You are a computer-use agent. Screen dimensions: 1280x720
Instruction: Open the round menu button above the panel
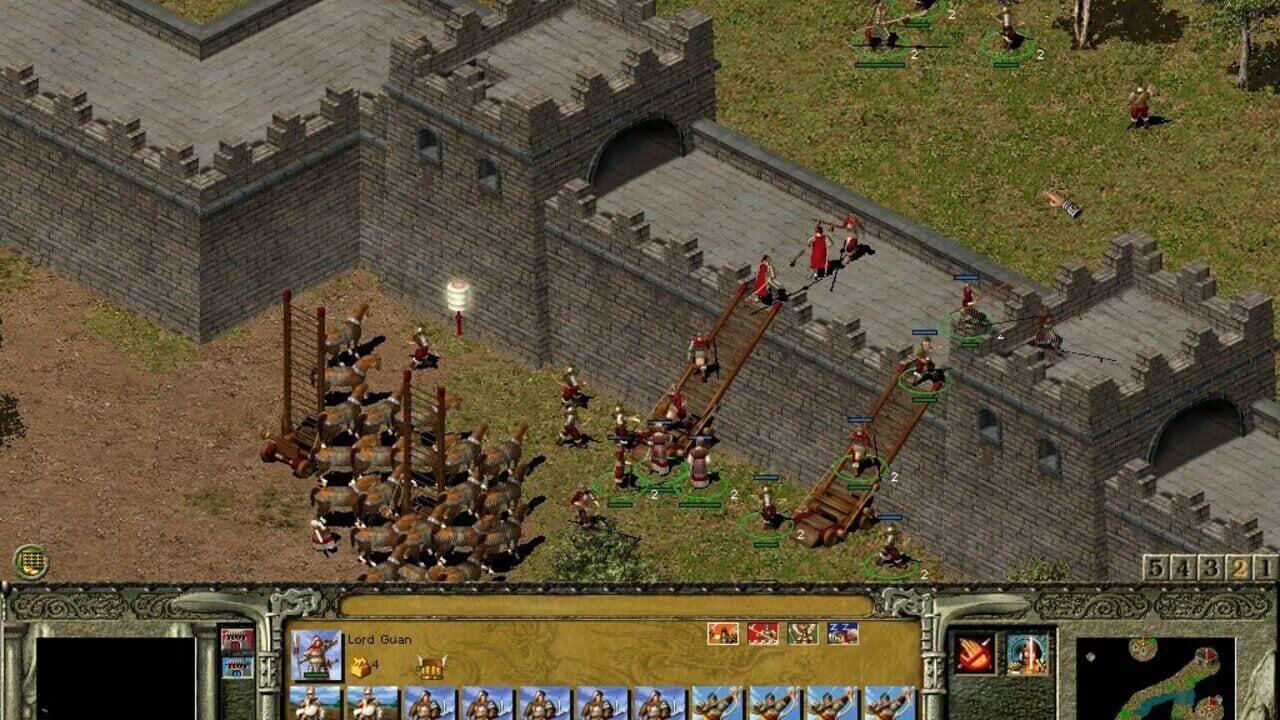point(31,561)
